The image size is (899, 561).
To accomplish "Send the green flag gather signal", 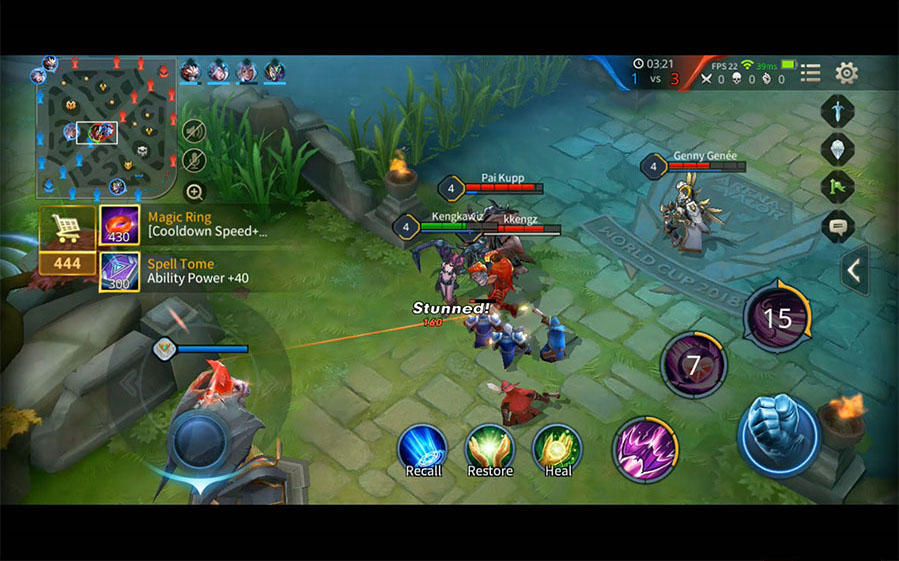I will pos(837,187).
